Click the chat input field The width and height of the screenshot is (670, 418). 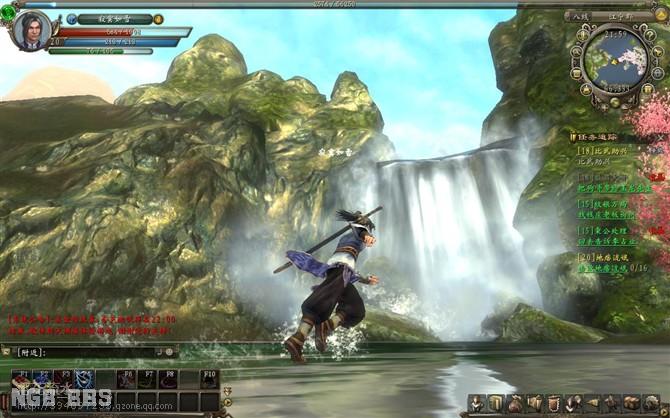[x=105, y=352]
